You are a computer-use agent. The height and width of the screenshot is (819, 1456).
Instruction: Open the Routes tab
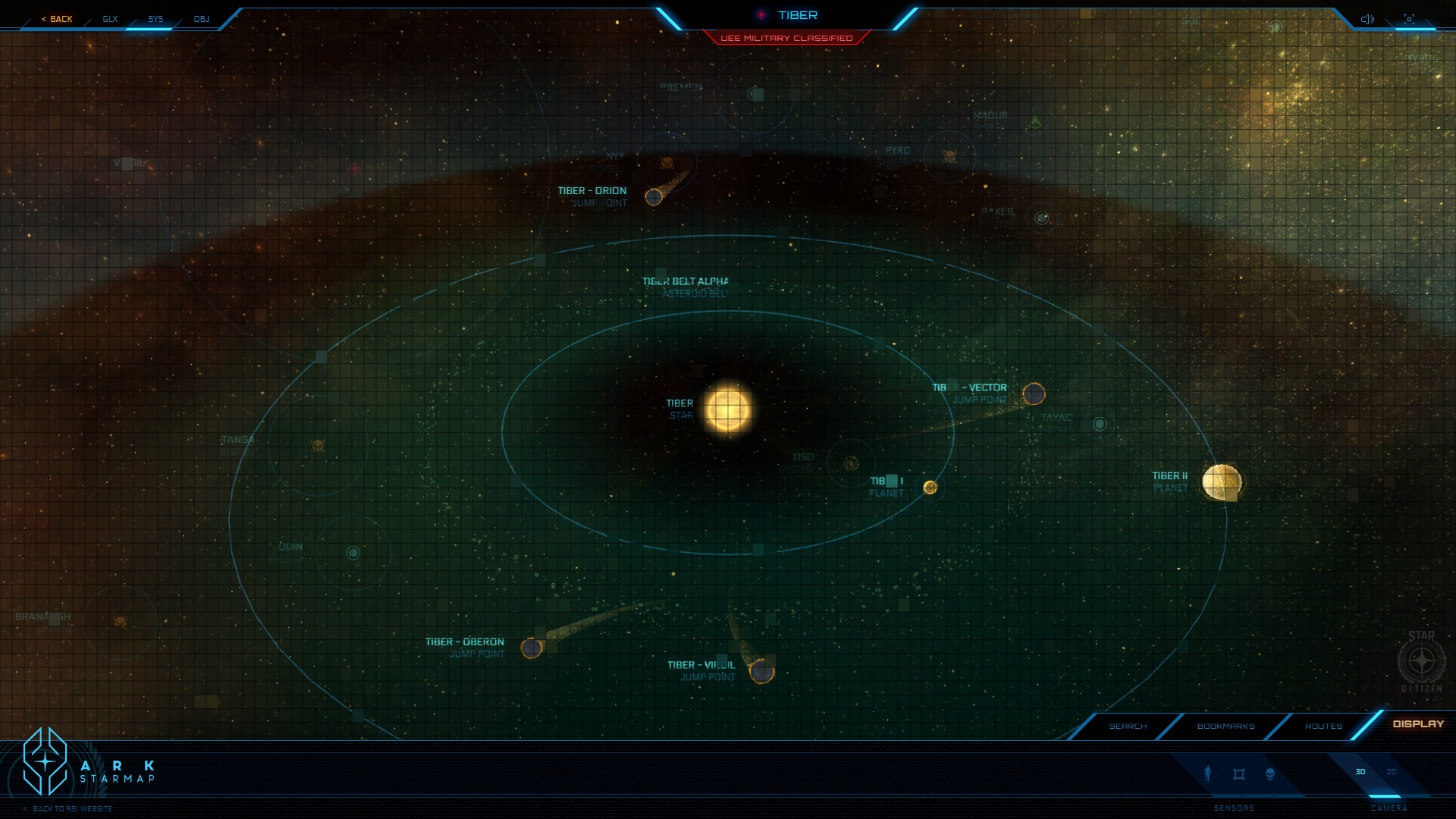[x=1323, y=726]
